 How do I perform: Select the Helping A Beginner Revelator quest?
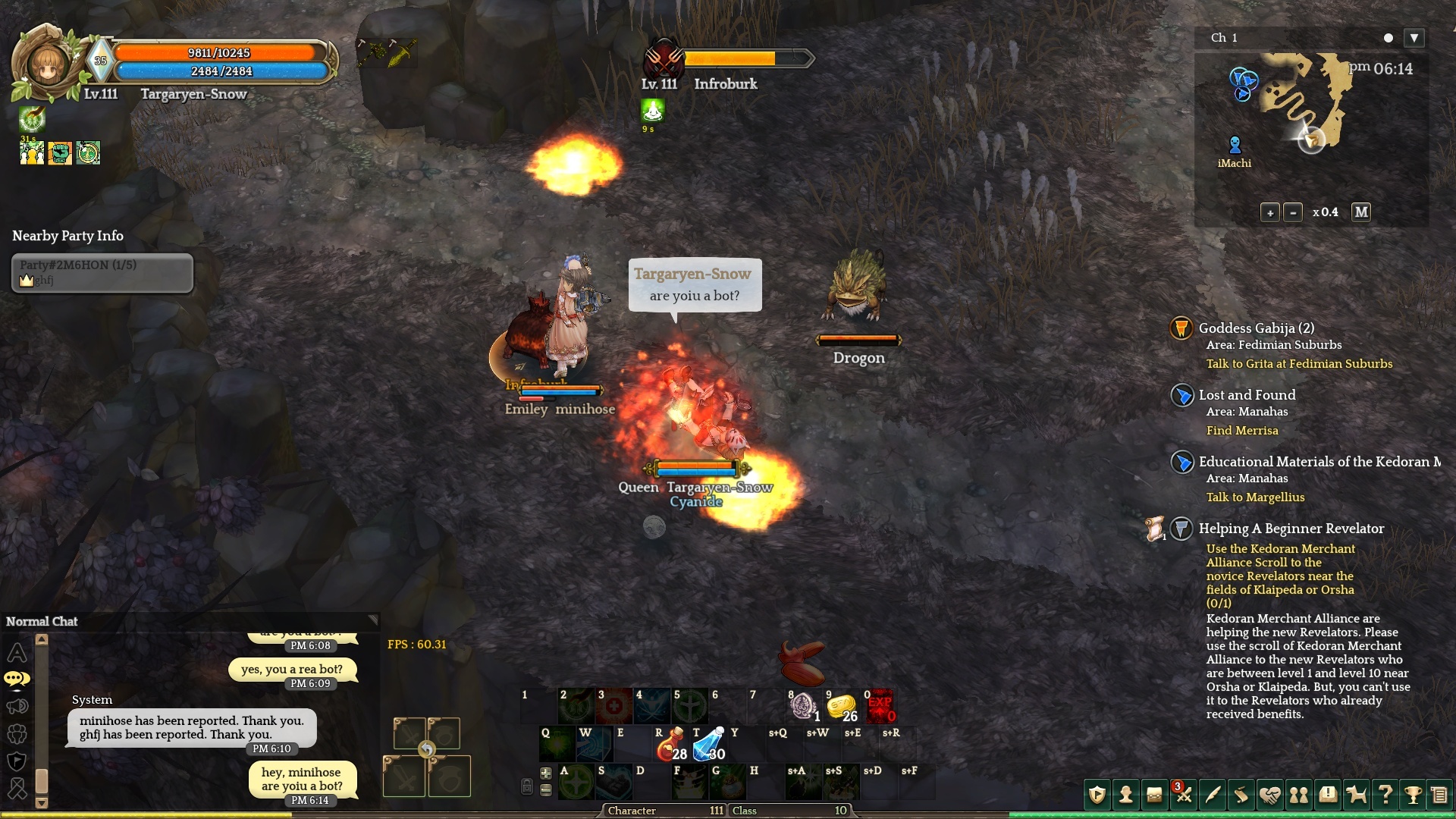coord(1291,529)
